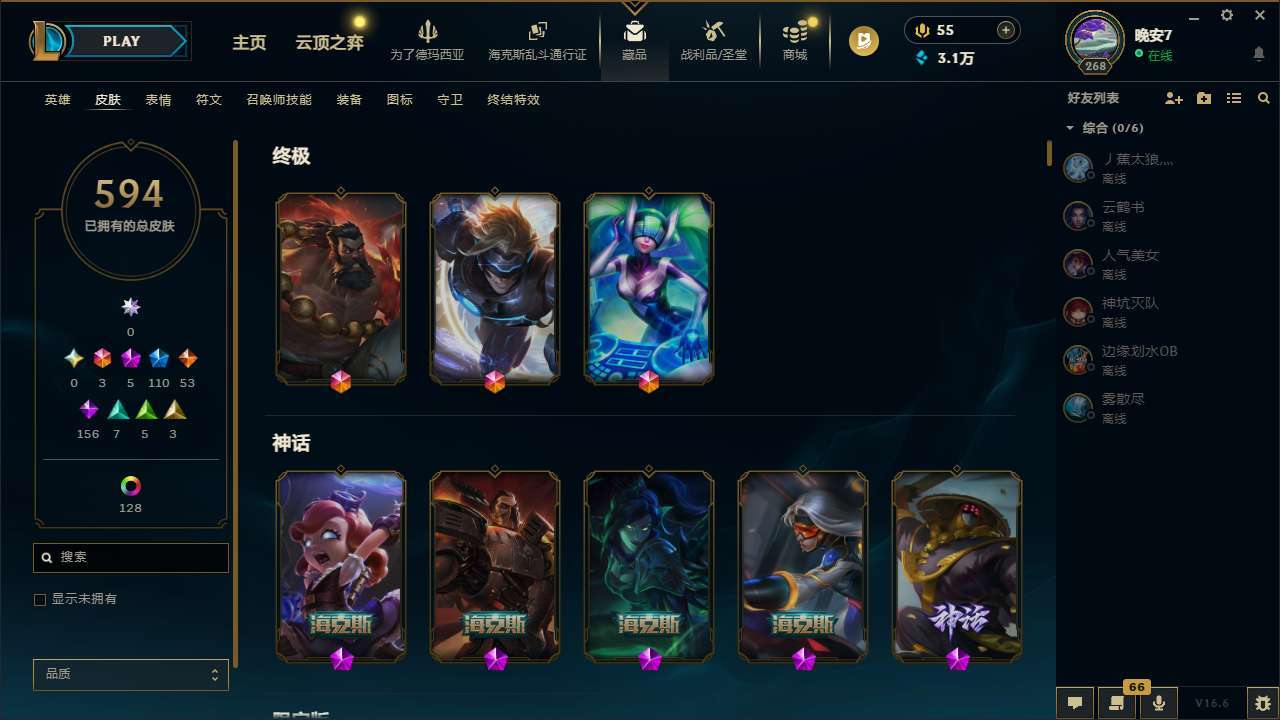Open the 战利品/圣堂 loot chest icon
Image resolution: width=1280 pixels, height=720 pixels.
pos(714,40)
